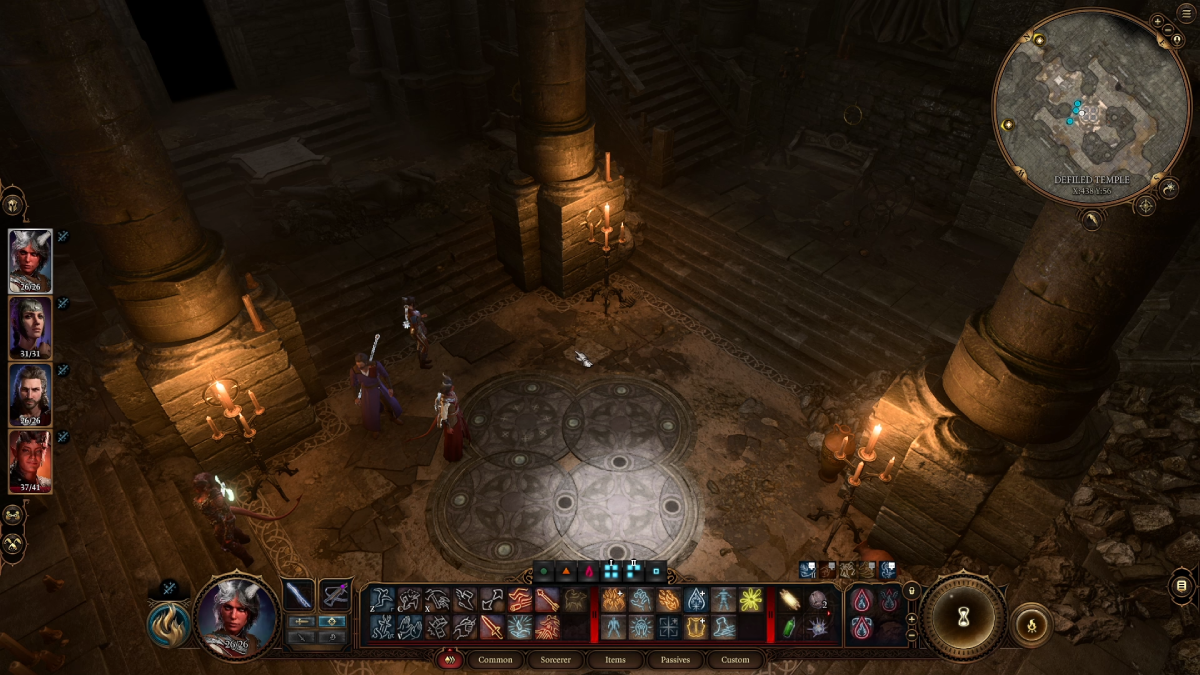Choose Karlach's party portrait
The height and width of the screenshot is (675, 1200).
pyautogui.click(x=30, y=461)
